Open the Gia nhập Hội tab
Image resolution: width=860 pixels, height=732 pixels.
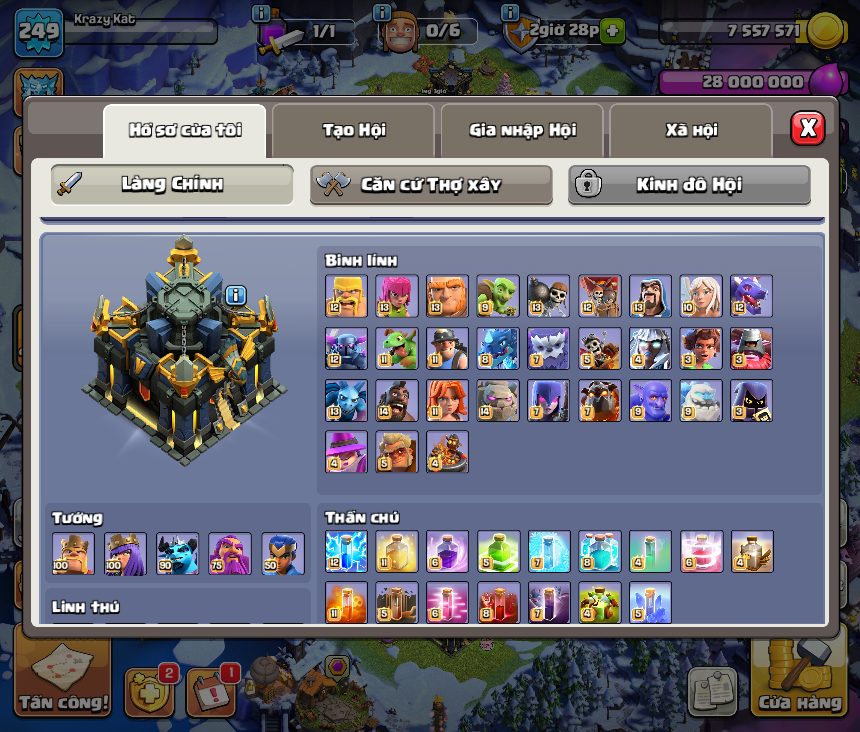coord(522,130)
